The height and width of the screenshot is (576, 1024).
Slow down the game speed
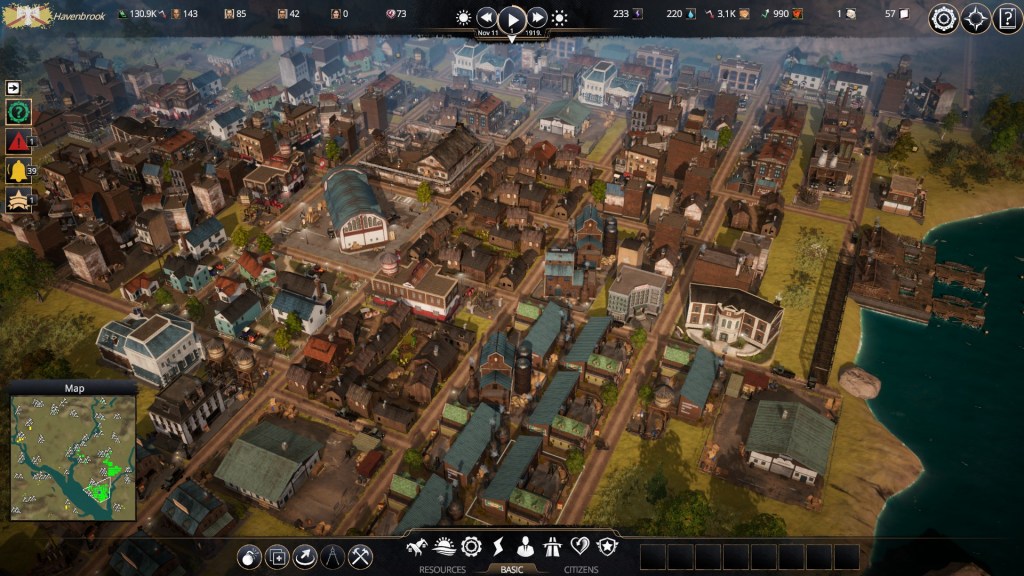coord(487,18)
